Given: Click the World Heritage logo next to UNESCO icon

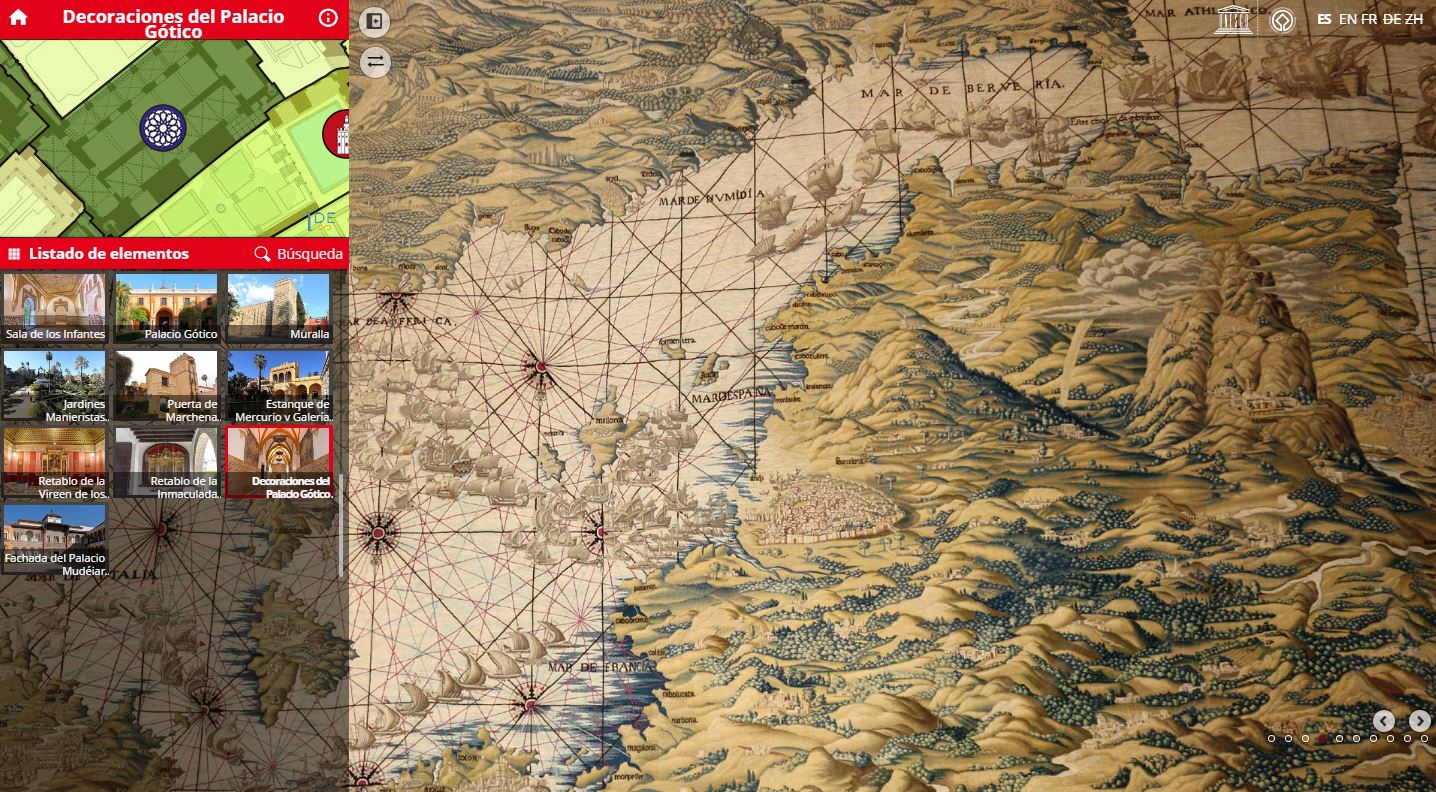Looking at the screenshot, I should [1282, 18].
